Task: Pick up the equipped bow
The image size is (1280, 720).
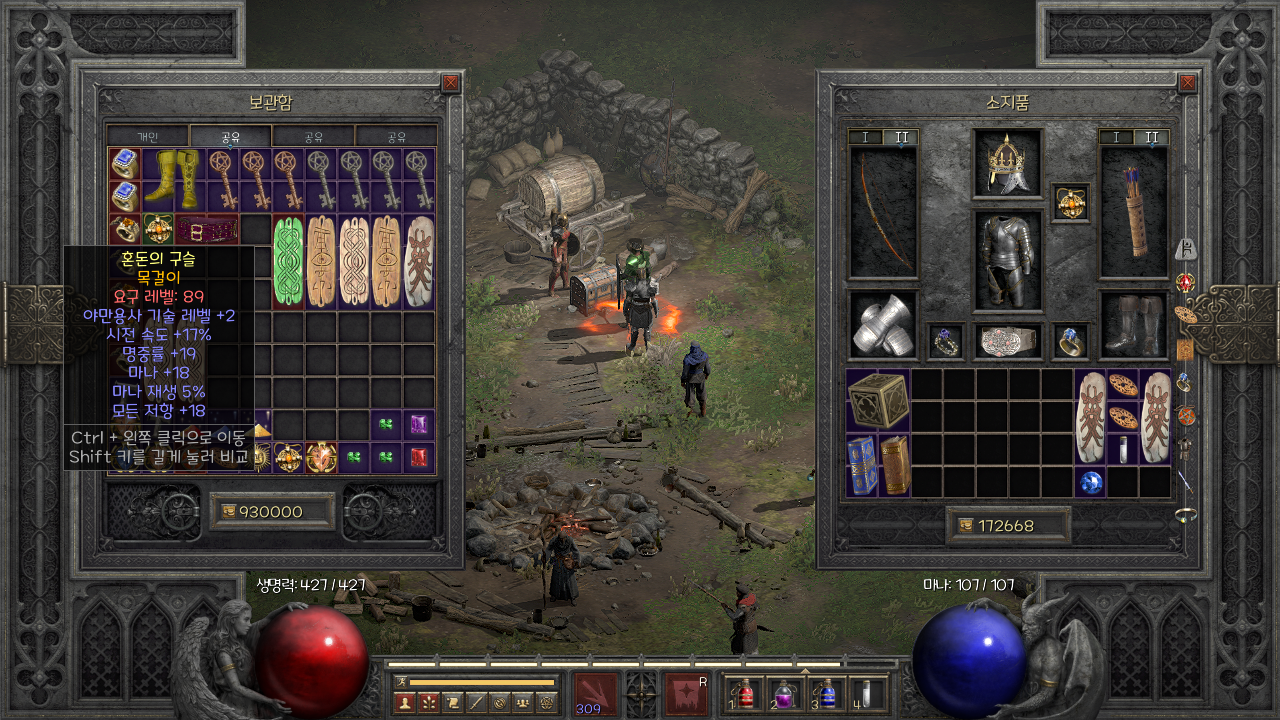Action: pyautogui.click(x=883, y=212)
